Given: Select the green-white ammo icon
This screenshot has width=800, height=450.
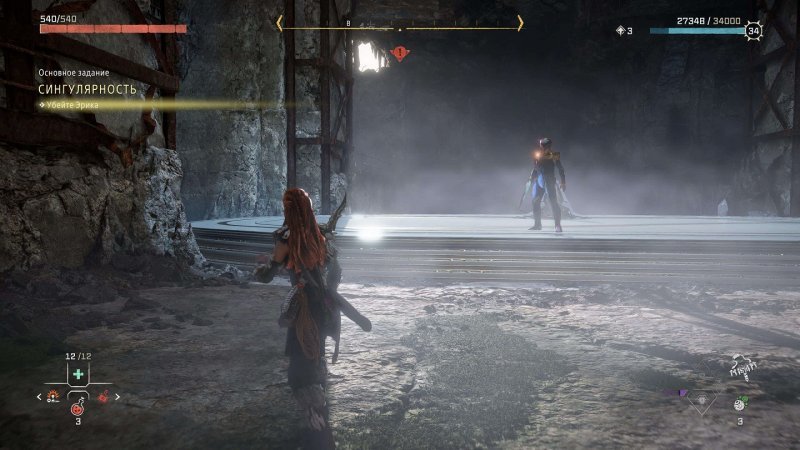Looking at the screenshot, I should click(x=741, y=404).
